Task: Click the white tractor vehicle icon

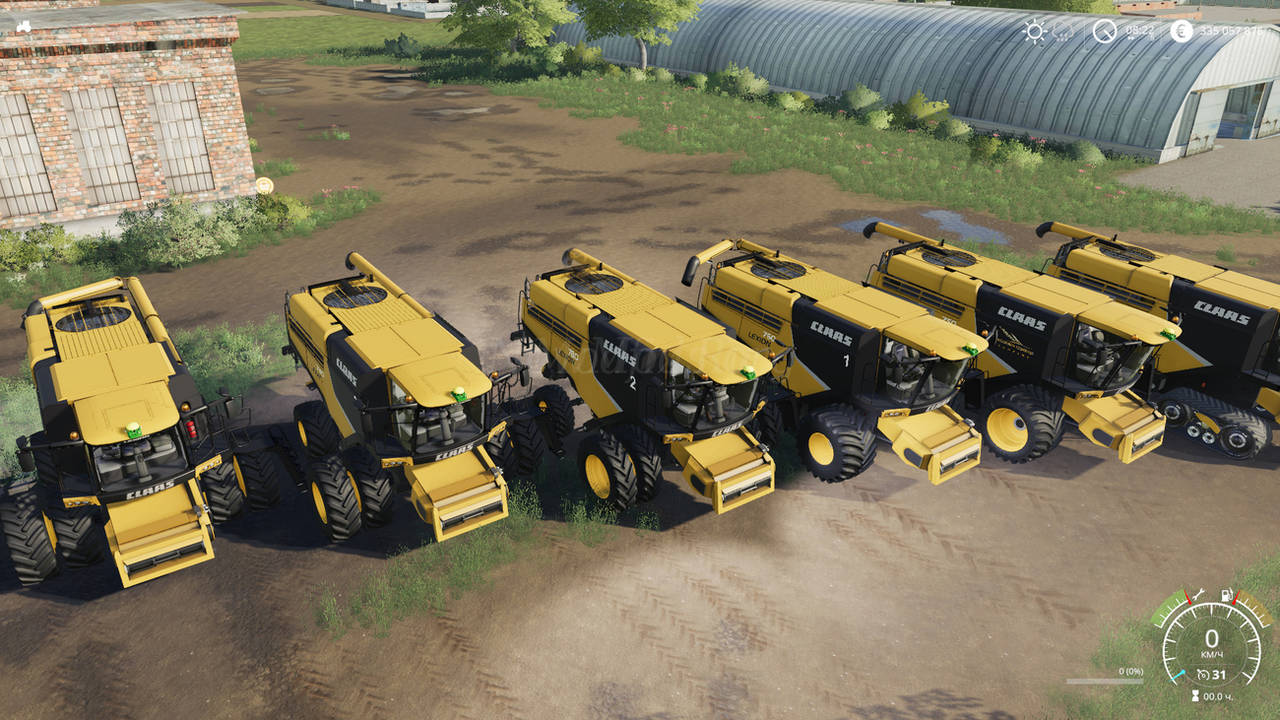Action: [x=22, y=26]
